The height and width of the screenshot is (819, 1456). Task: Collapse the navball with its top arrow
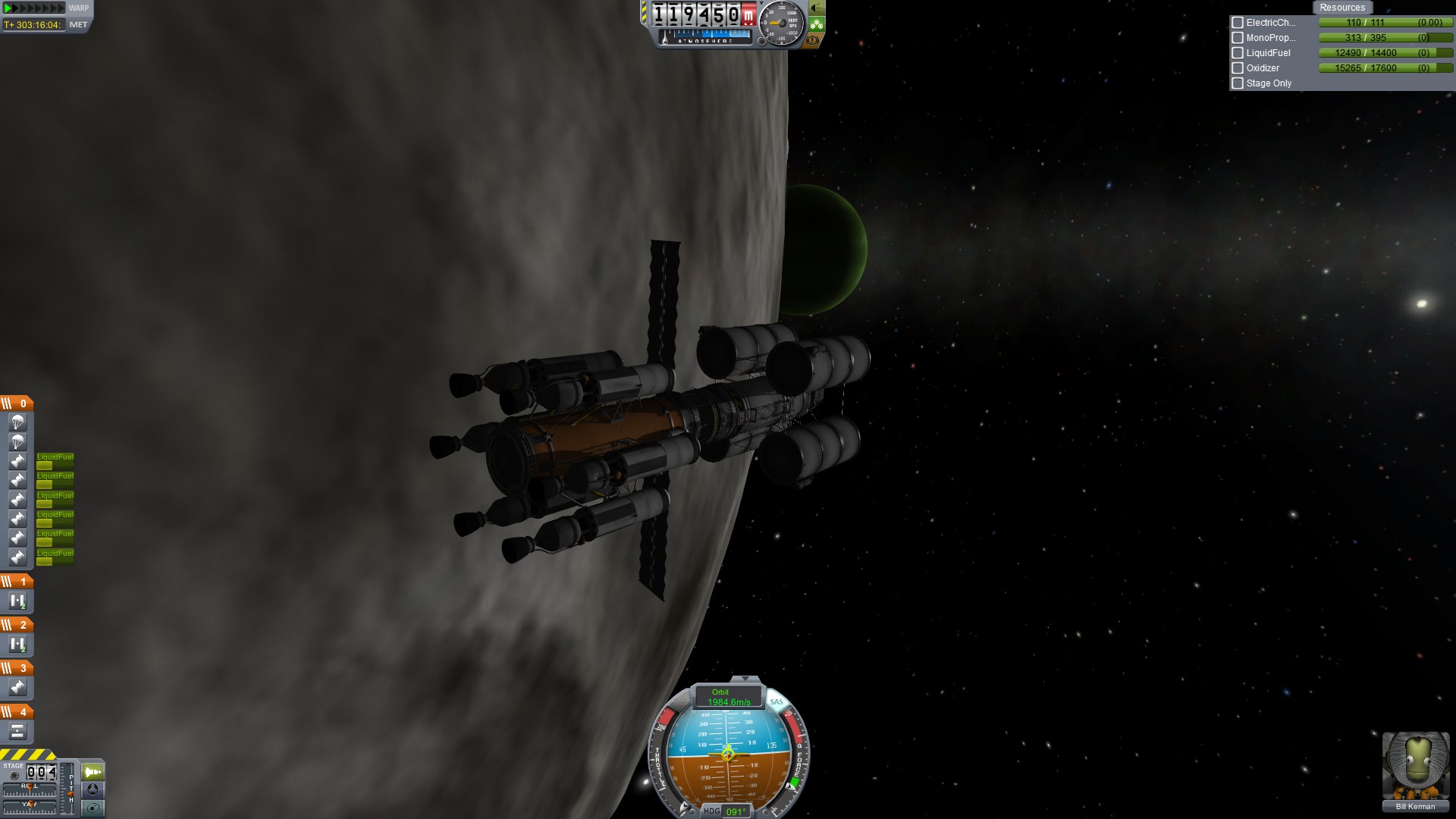(745, 679)
